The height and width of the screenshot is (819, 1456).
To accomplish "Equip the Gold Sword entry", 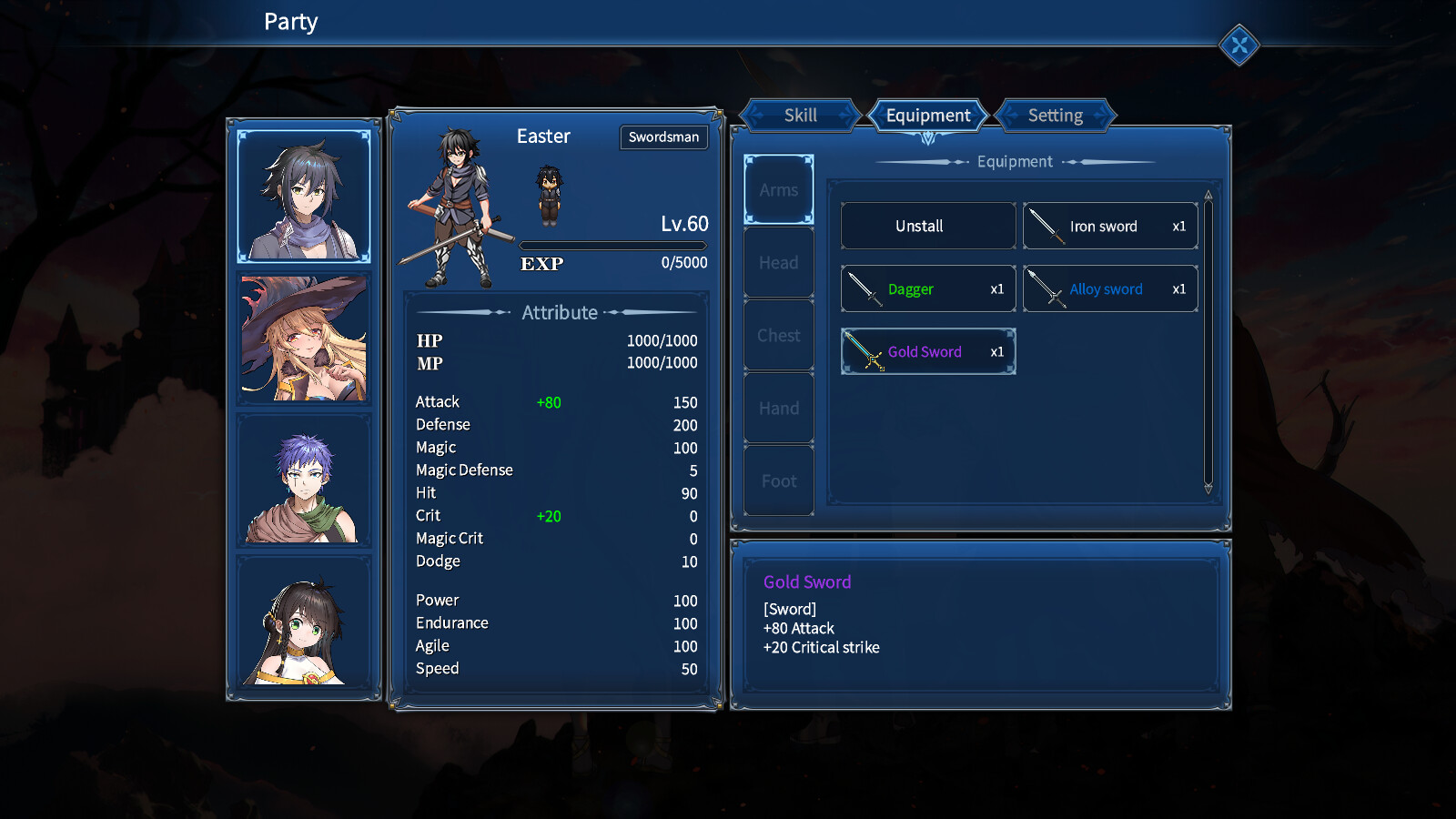I will tap(927, 351).
